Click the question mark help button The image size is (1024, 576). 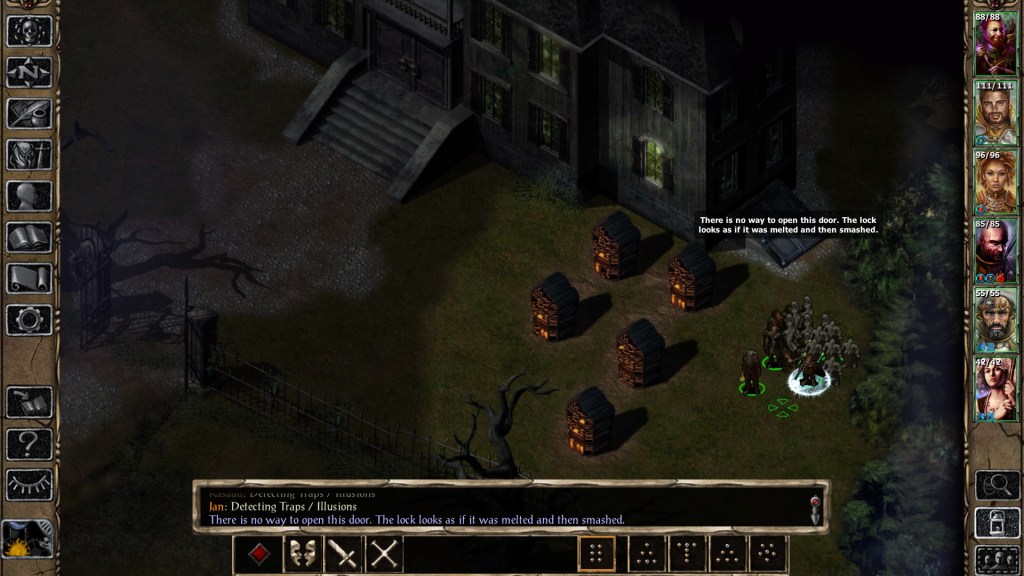pos(29,443)
